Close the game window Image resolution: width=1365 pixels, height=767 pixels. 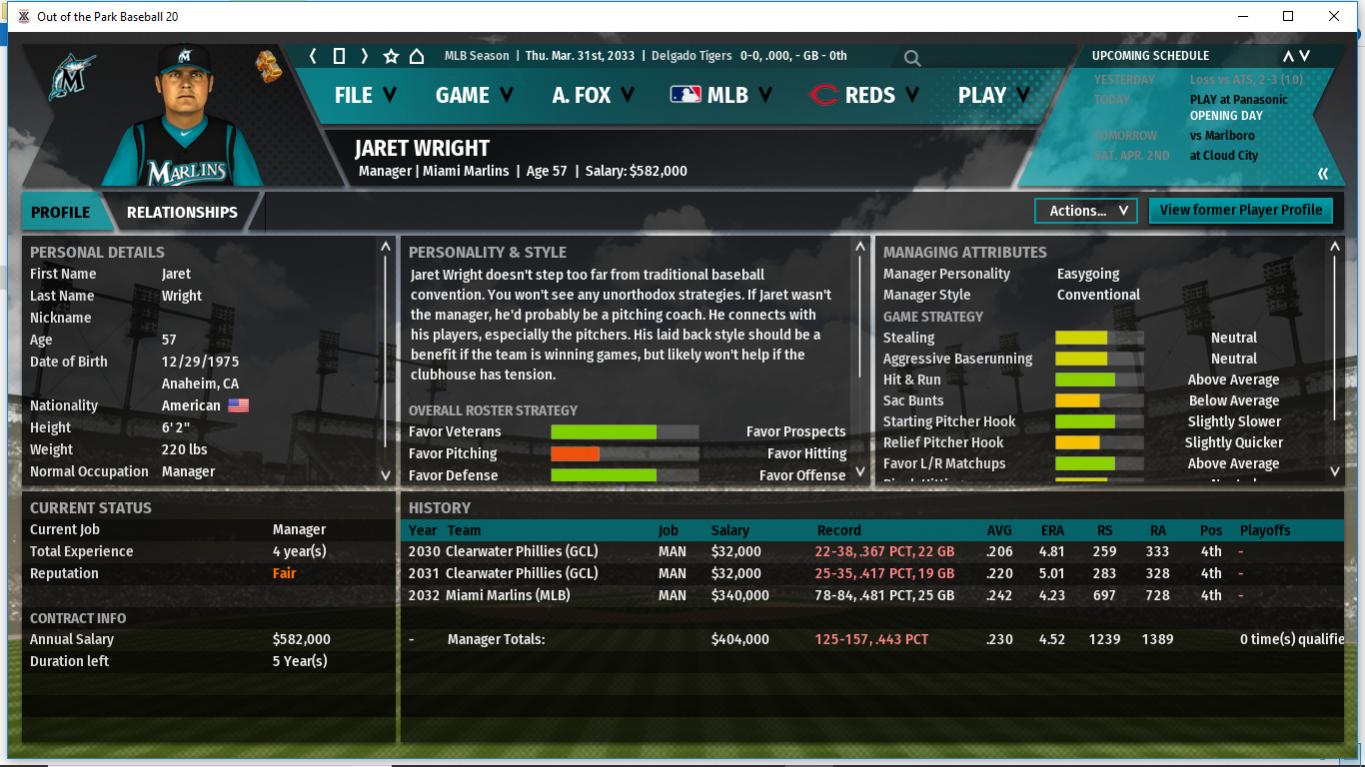pos(1334,16)
